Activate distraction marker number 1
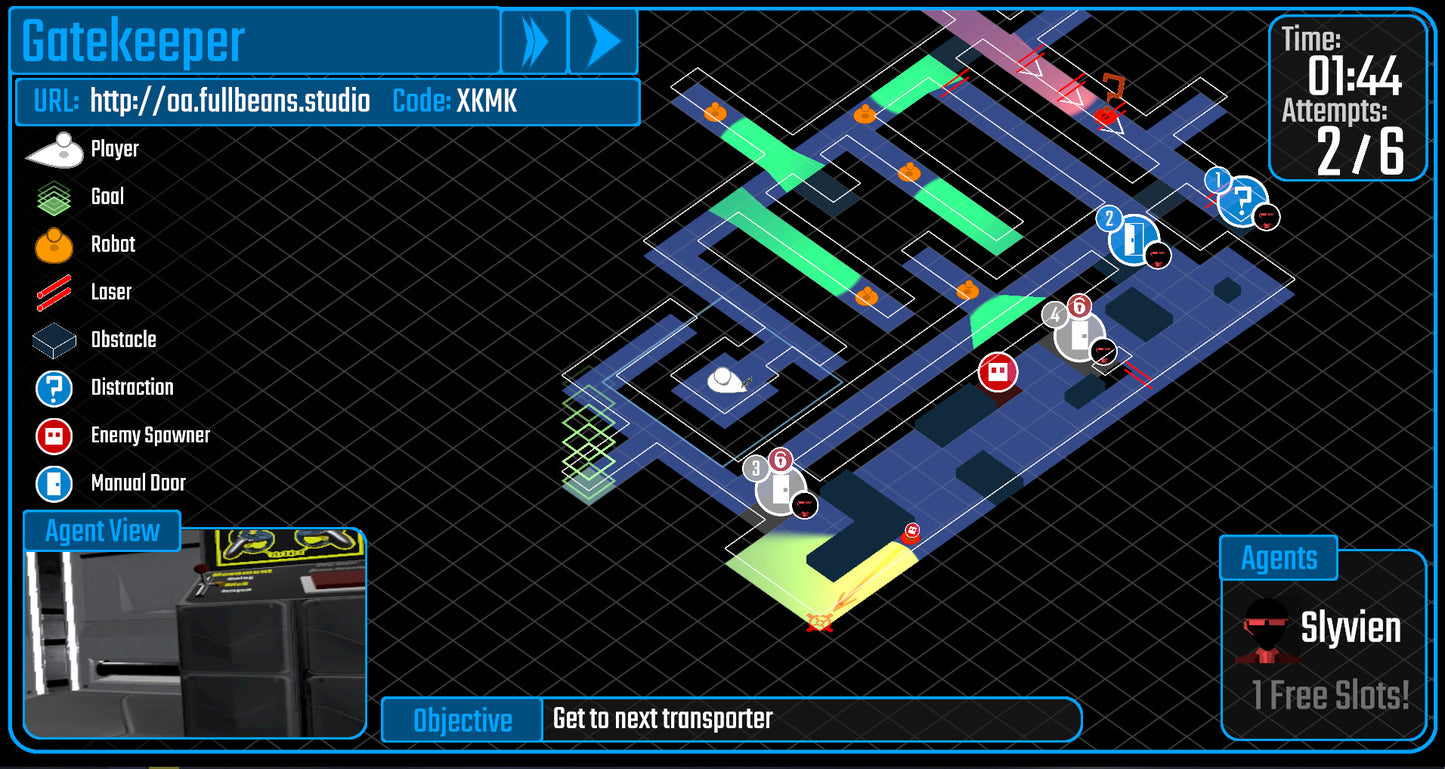 coord(1242,202)
